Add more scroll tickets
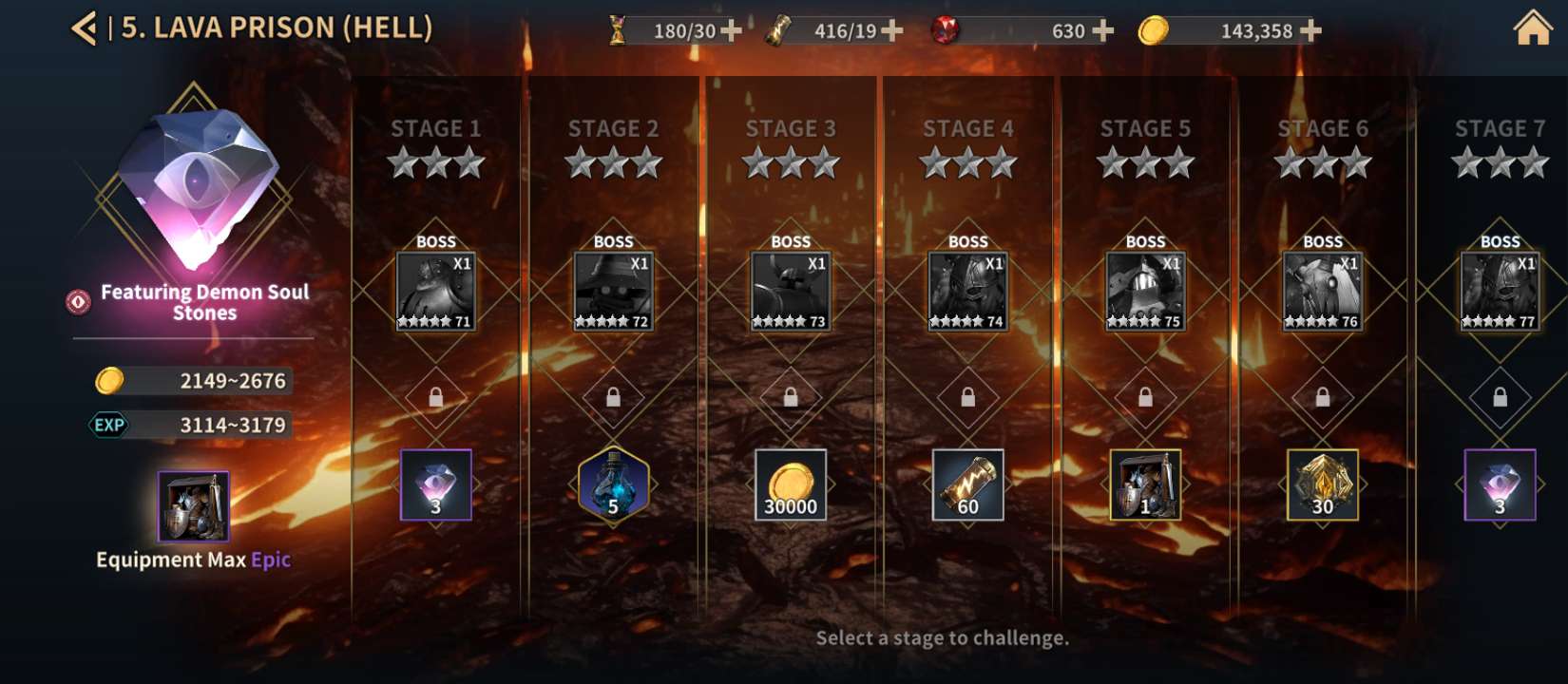This screenshot has height=684, width=1568. click(892, 31)
